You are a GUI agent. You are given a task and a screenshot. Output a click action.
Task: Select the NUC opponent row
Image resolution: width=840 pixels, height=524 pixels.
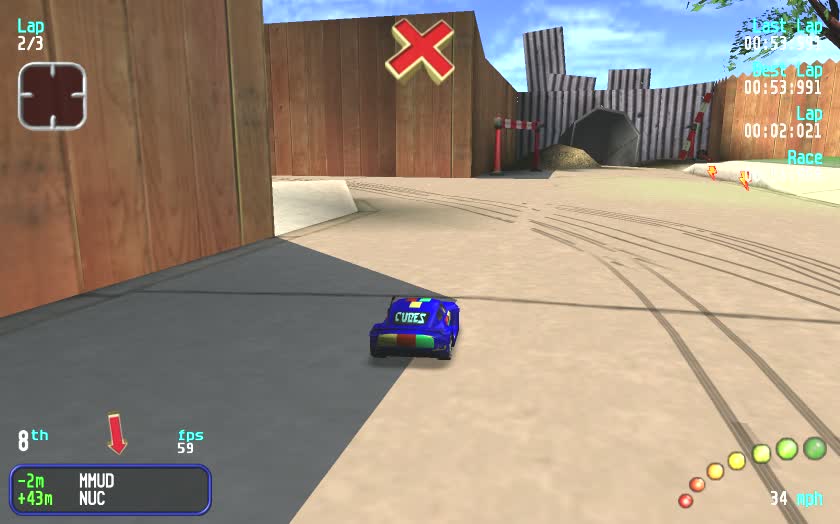(x=109, y=498)
